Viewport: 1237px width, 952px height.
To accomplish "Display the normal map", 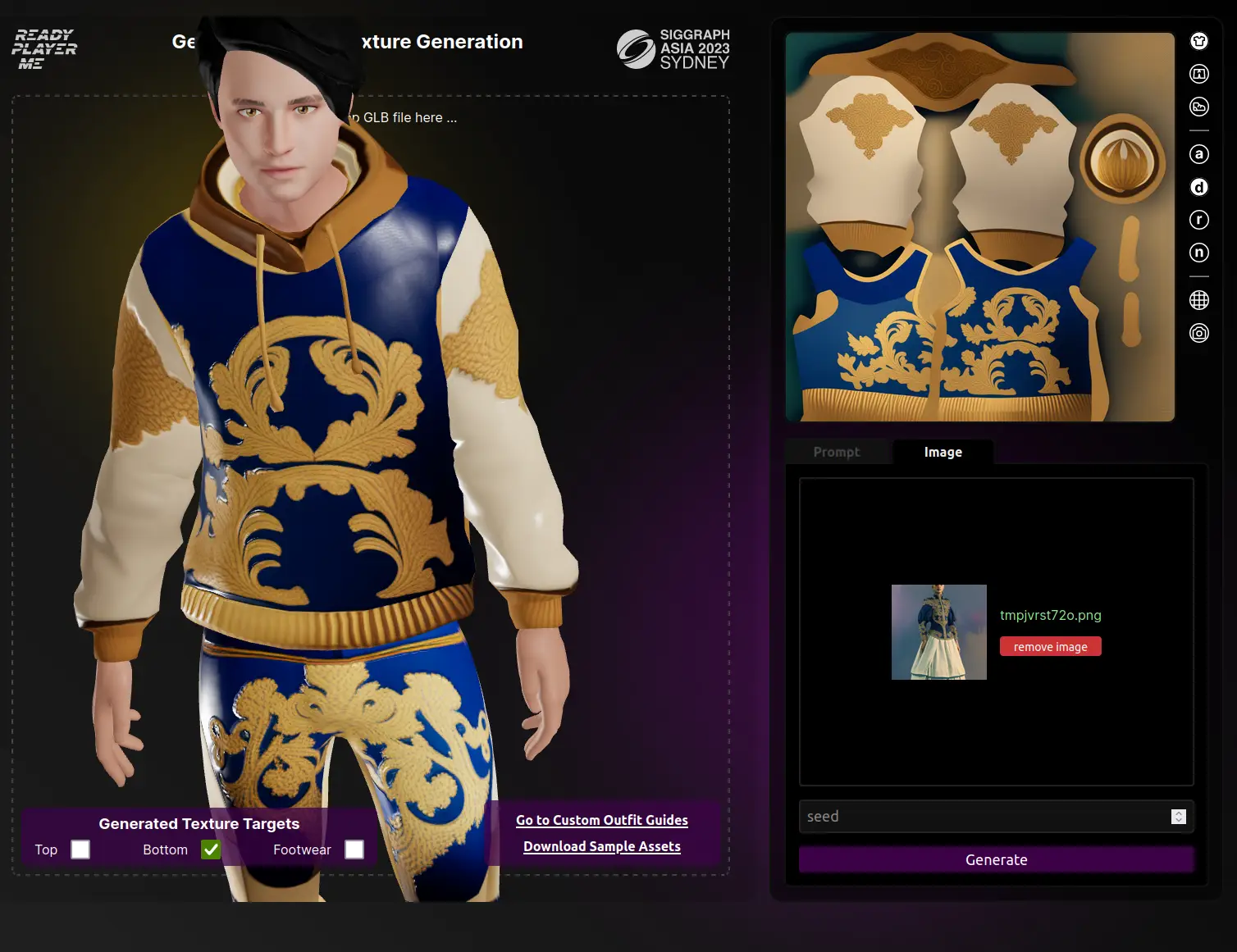I will tap(1198, 253).
